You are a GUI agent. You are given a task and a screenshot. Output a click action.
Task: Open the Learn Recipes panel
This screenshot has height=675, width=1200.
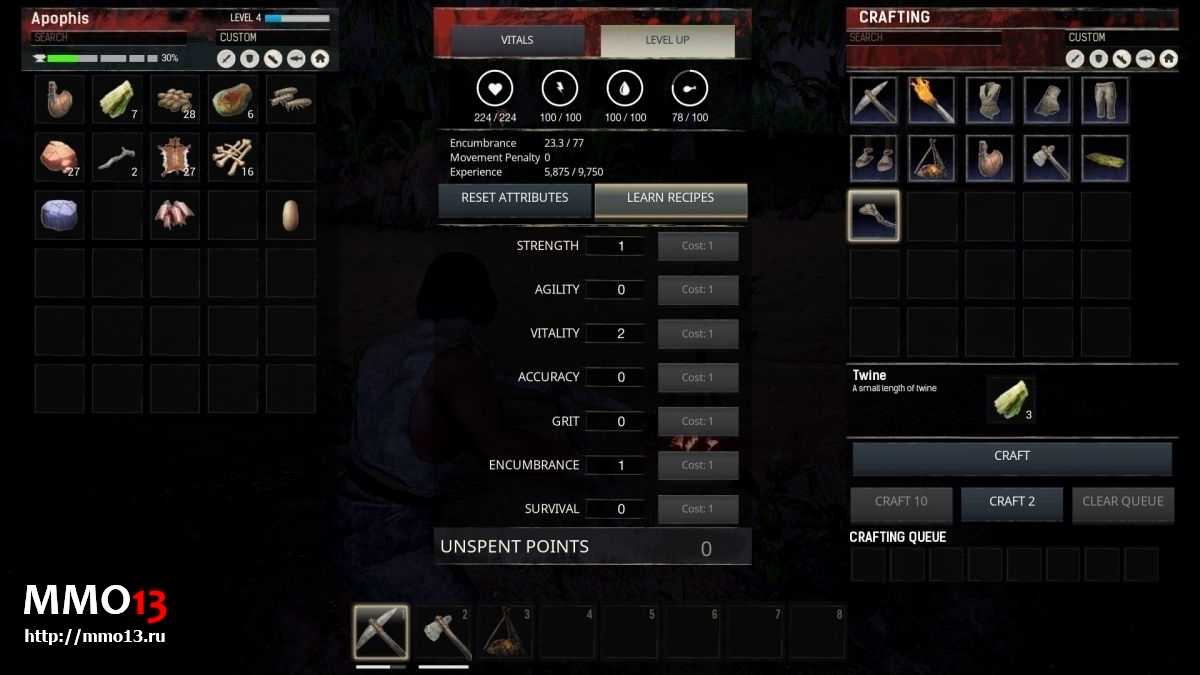tap(670, 198)
